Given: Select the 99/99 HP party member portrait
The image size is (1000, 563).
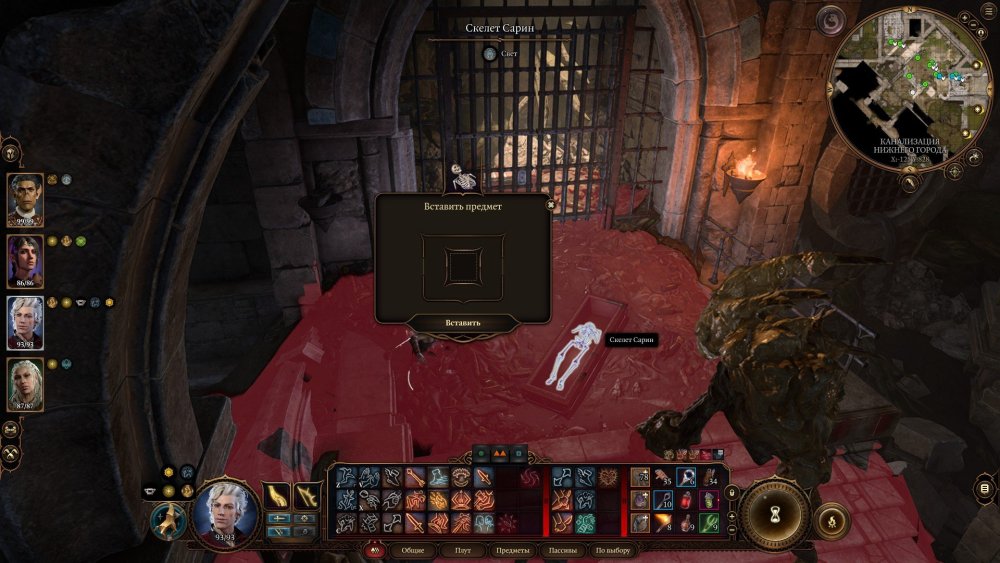Looking at the screenshot, I should (26, 198).
